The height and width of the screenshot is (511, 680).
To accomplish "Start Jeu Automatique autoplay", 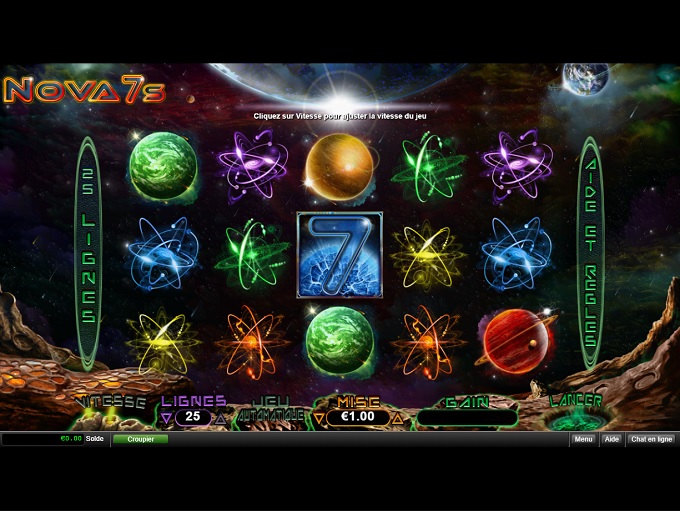I will pos(270,409).
